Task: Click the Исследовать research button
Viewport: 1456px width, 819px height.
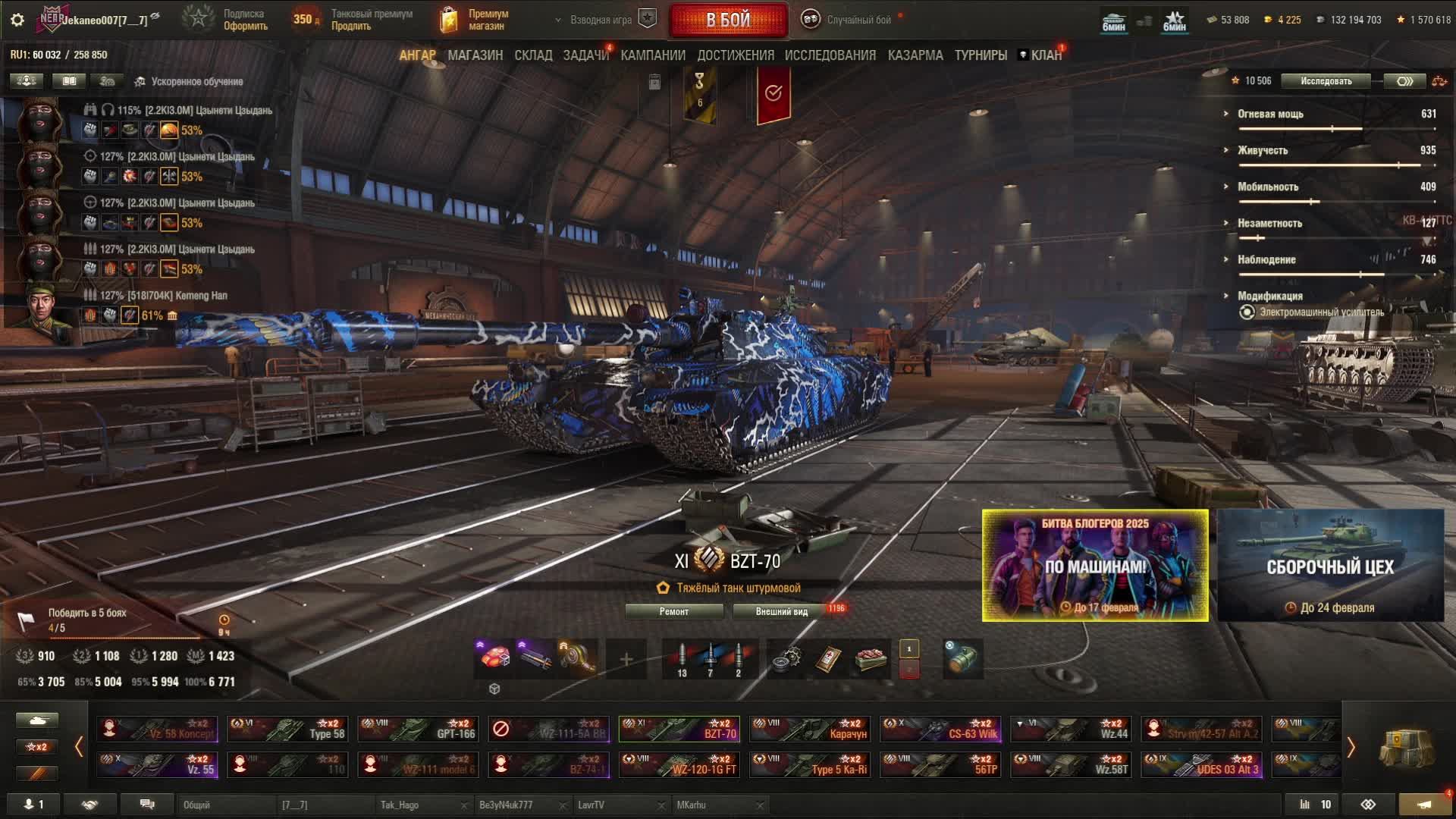Action: [x=1326, y=81]
